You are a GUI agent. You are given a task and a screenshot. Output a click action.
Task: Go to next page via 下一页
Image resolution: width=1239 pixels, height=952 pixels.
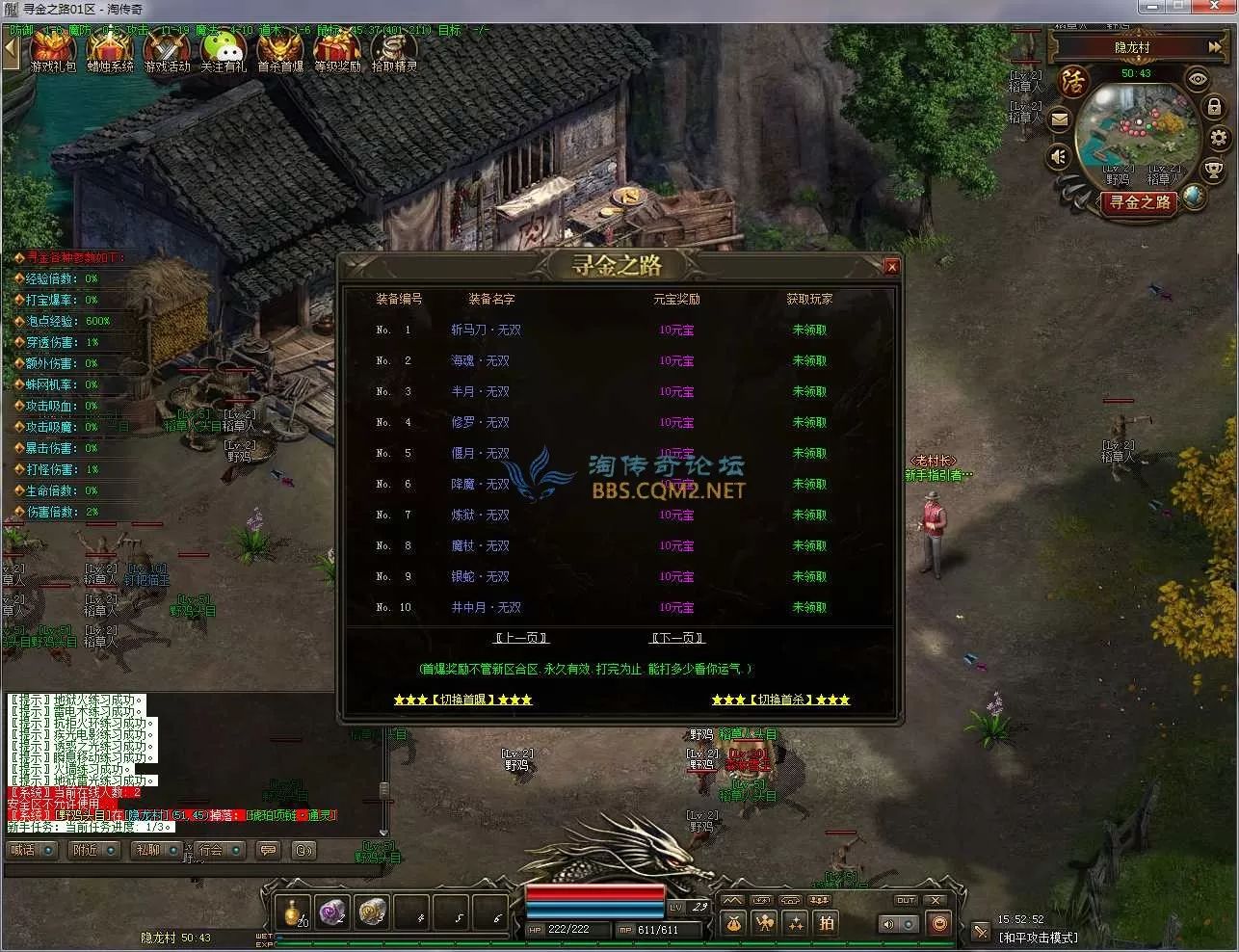(677, 638)
